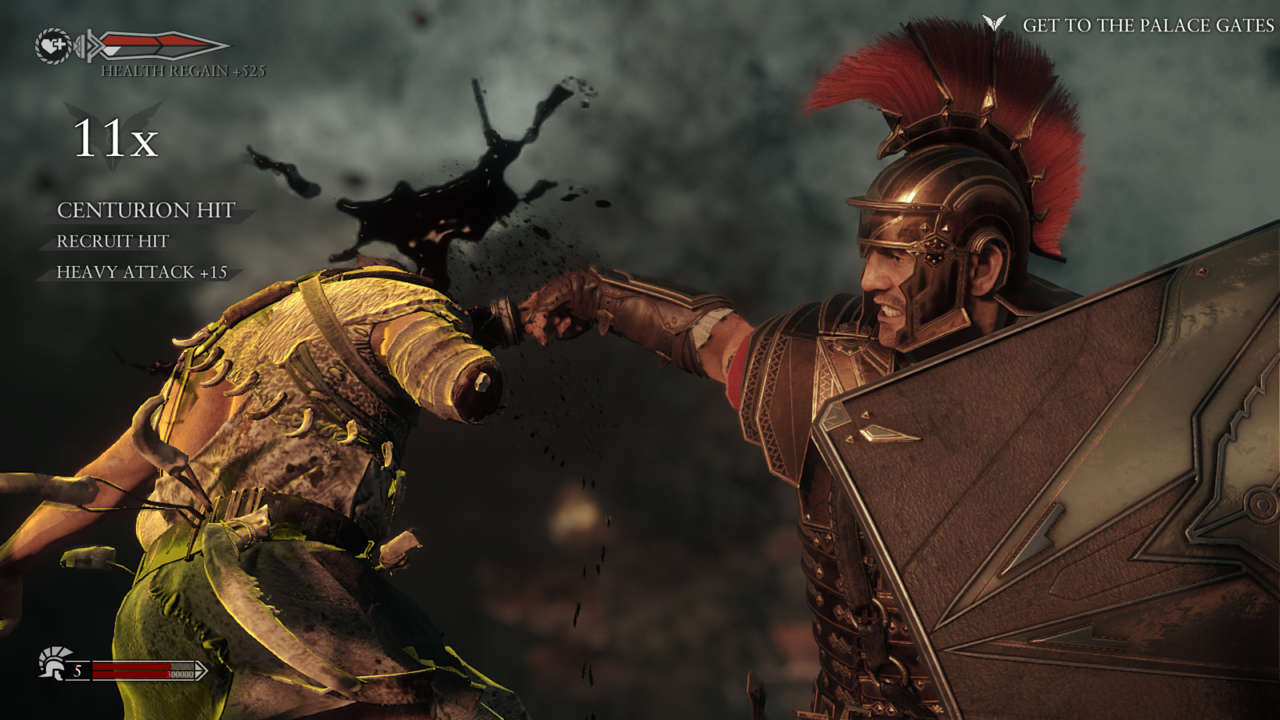Toggle the combo multiplier counter
Image resolution: width=1280 pixels, height=720 pixels.
click(x=113, y=140)
